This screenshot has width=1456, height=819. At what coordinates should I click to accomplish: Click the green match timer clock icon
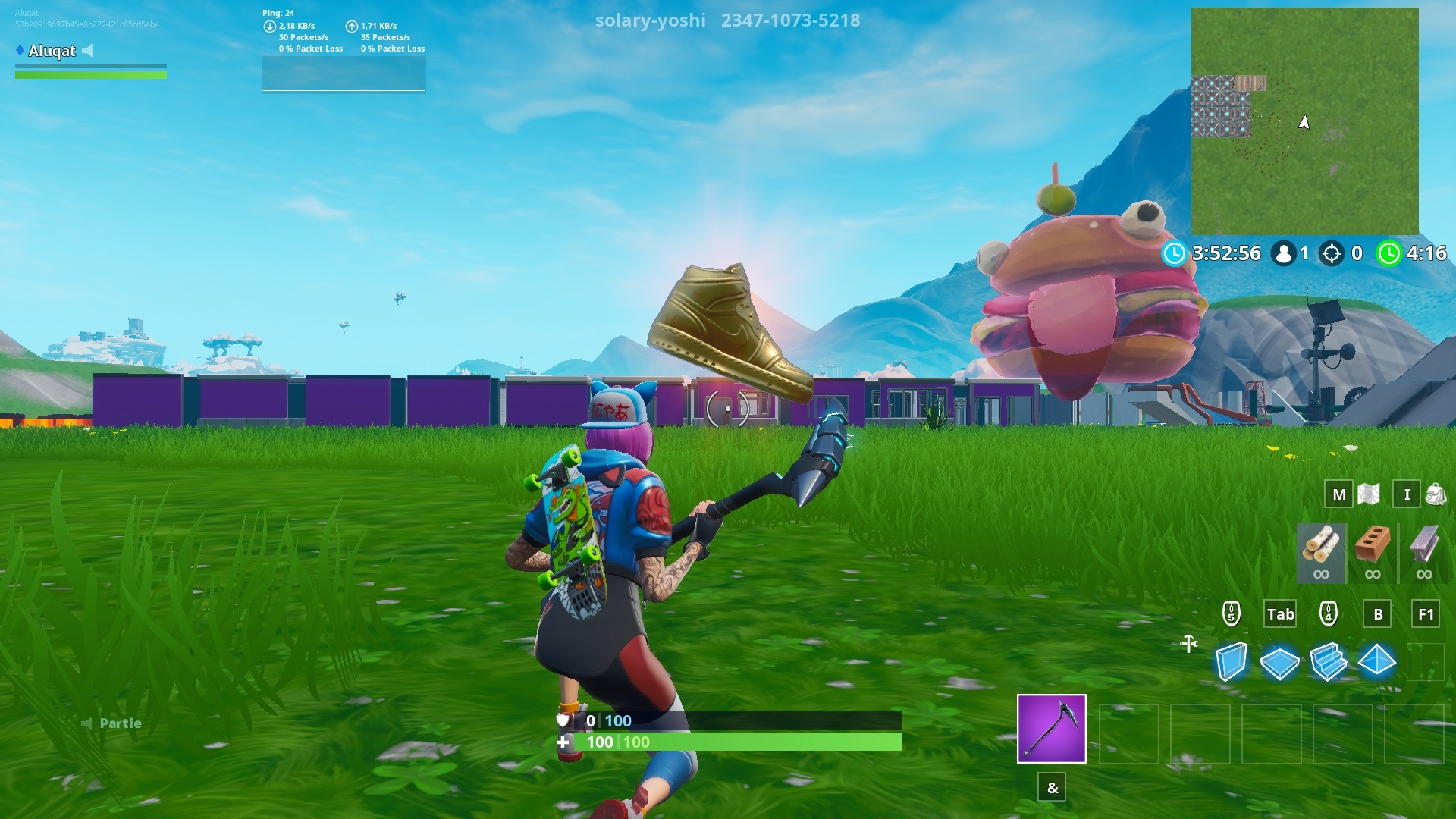click(x=1390, y=254)
